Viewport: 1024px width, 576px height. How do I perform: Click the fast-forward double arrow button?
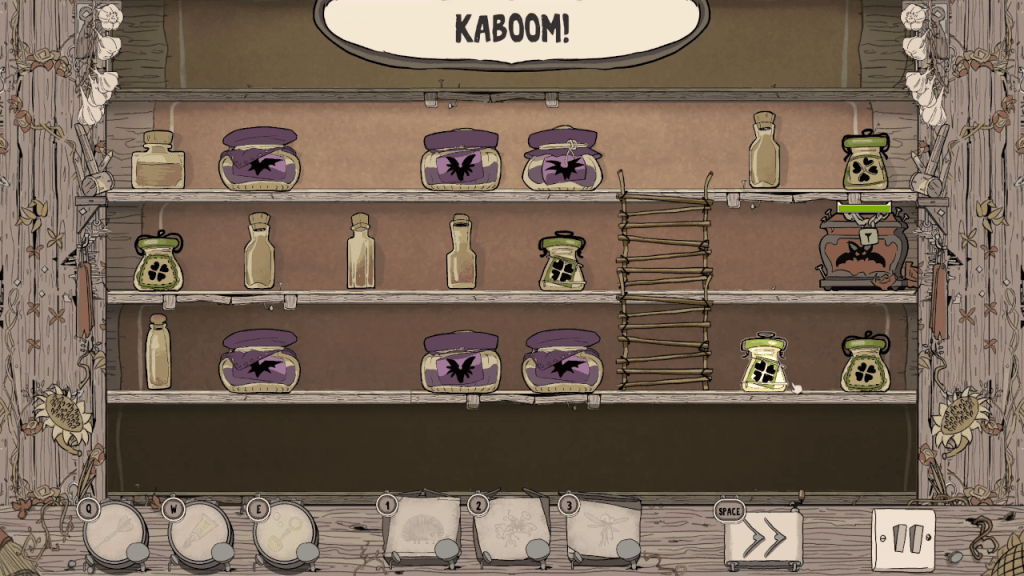tap(762, 538)
